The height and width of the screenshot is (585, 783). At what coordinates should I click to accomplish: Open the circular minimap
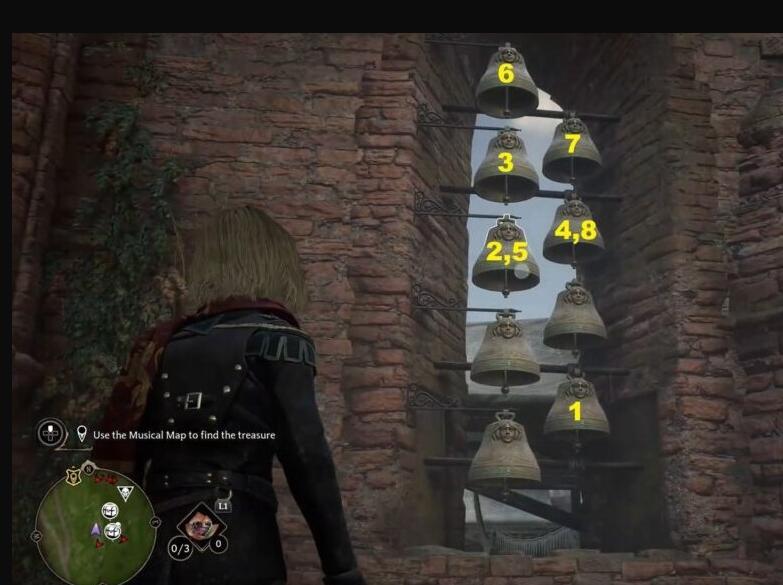pos(95,524)
